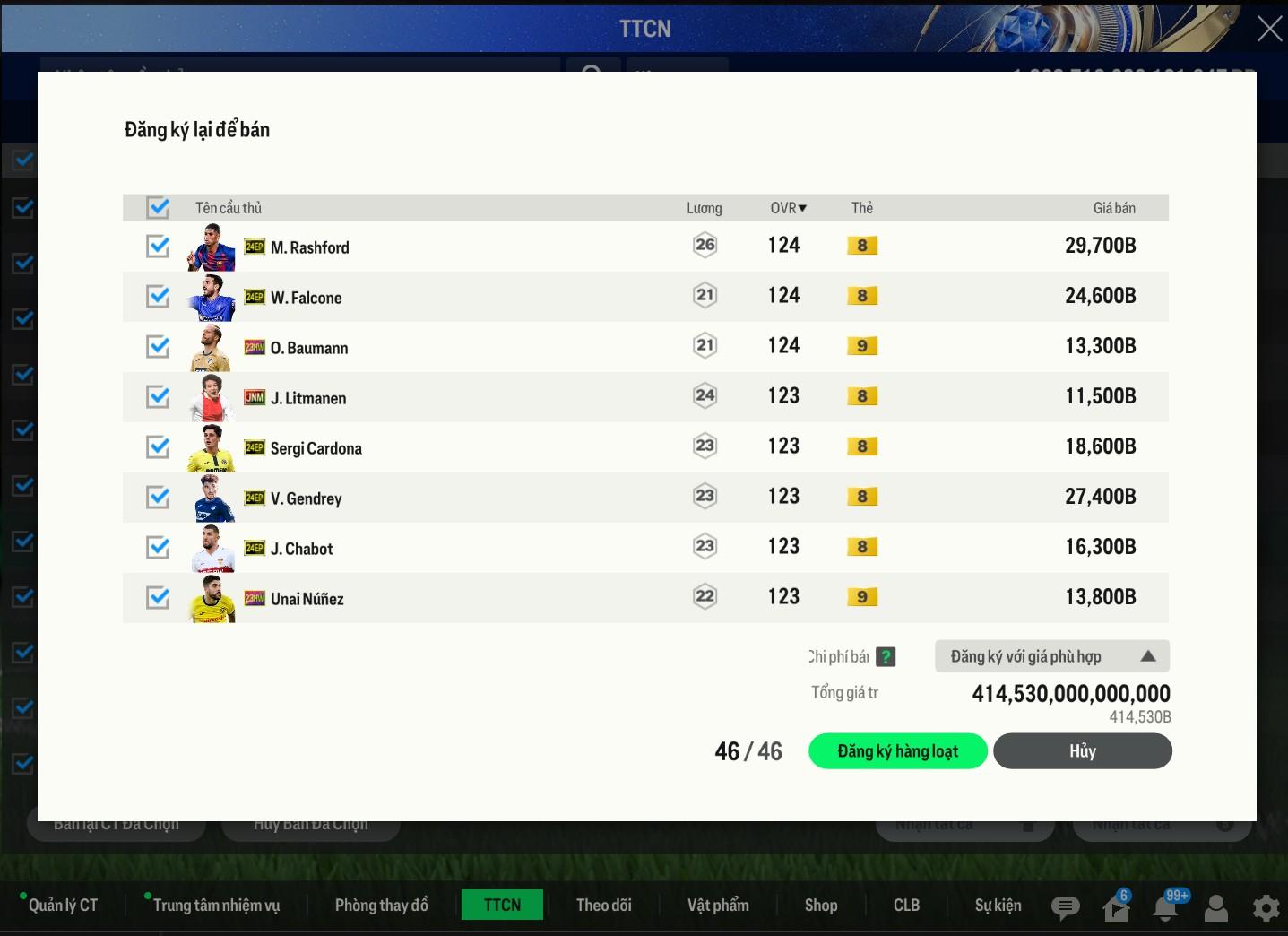The width and height of the screenshot is (1288, 936).
Task: Confirm with the Đăng ký hàng loạt button
Action: (897, 751)
